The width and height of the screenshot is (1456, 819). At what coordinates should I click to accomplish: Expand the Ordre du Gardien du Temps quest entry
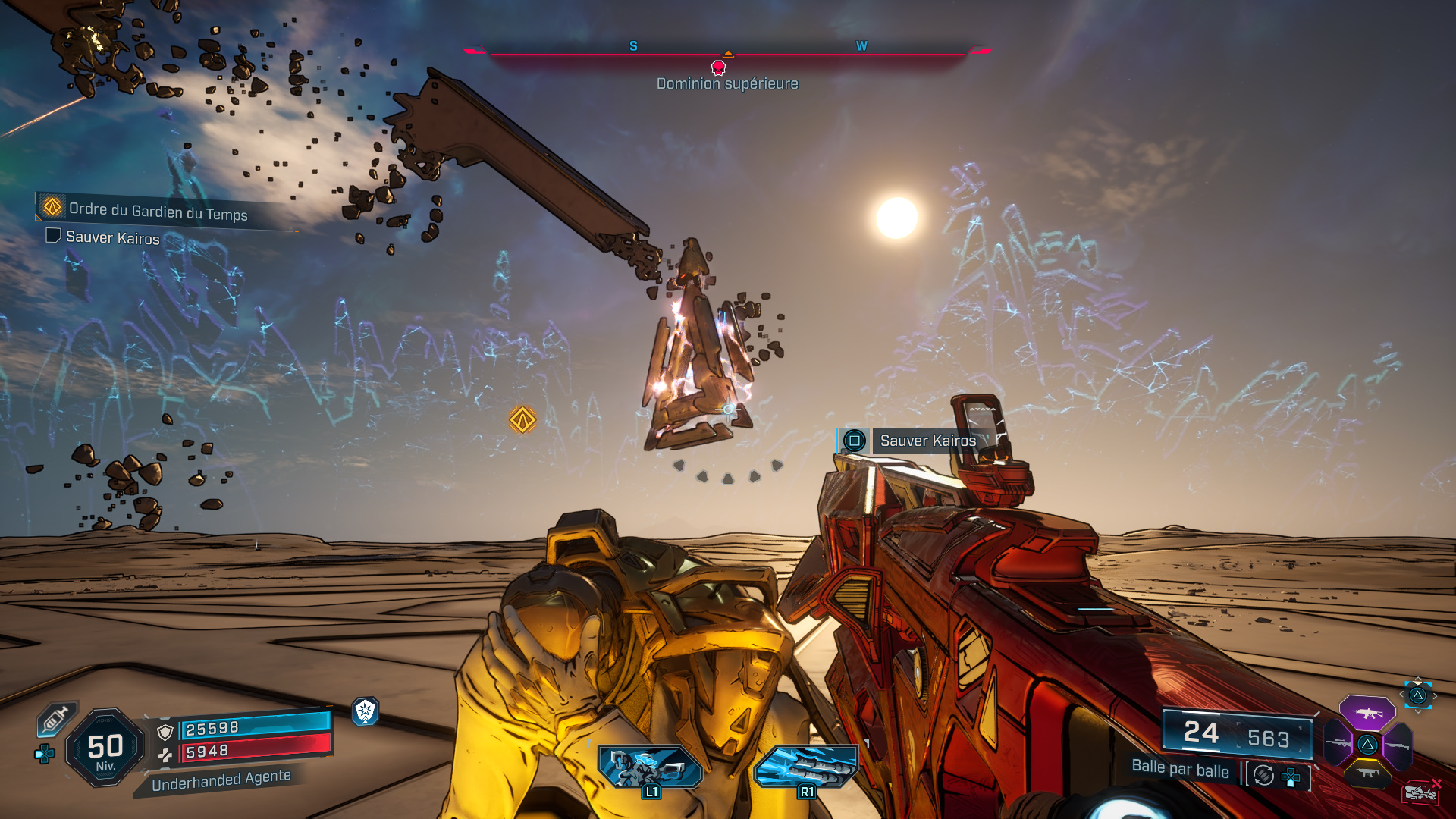tap(158, 214)
